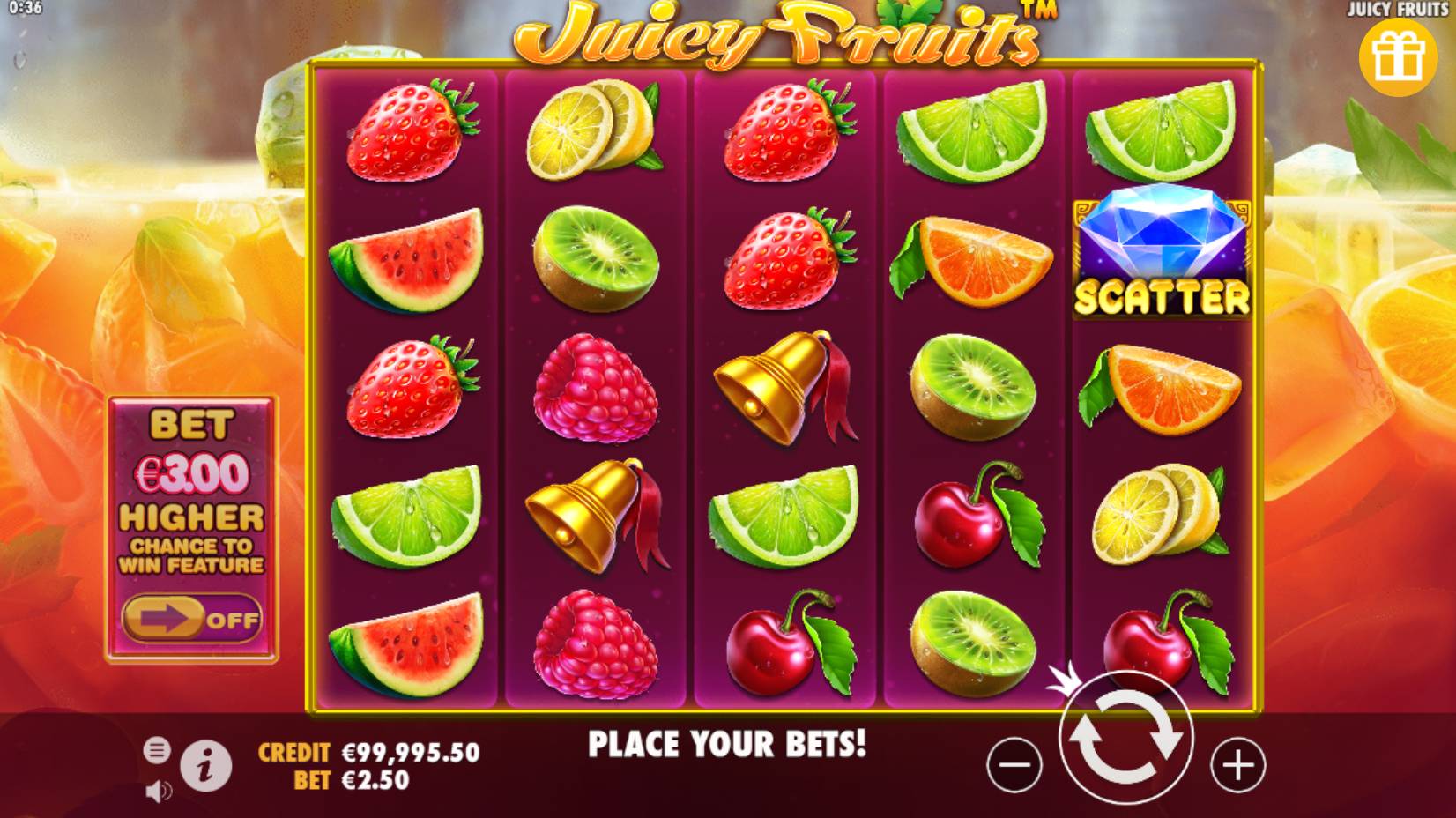Open the hamburger settings menu
Image resolution: width=1456 pixels, height=818 pixels.
[x=156, y=749]
